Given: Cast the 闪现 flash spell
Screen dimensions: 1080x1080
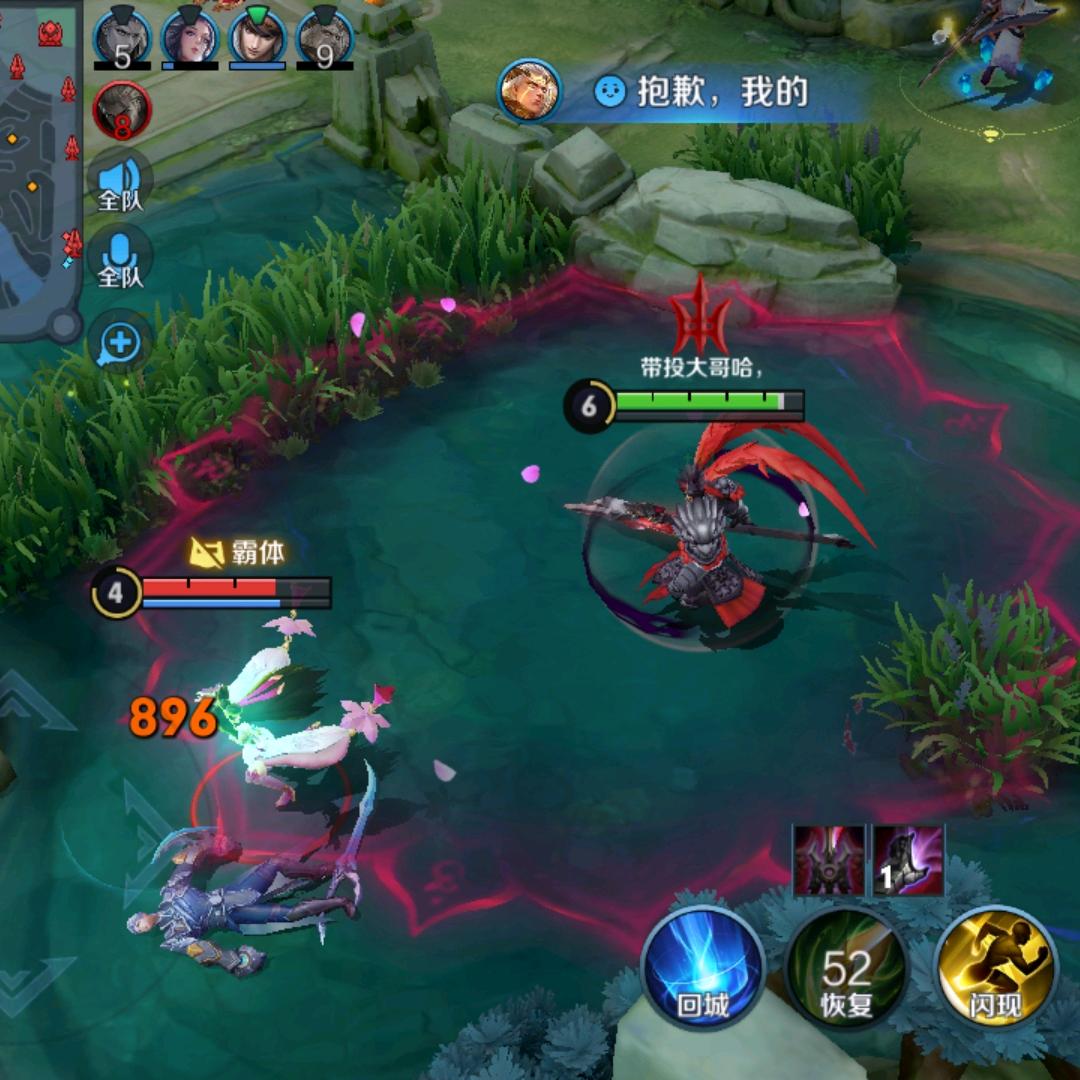Looking at the screenshot, I should click(995, 968).
